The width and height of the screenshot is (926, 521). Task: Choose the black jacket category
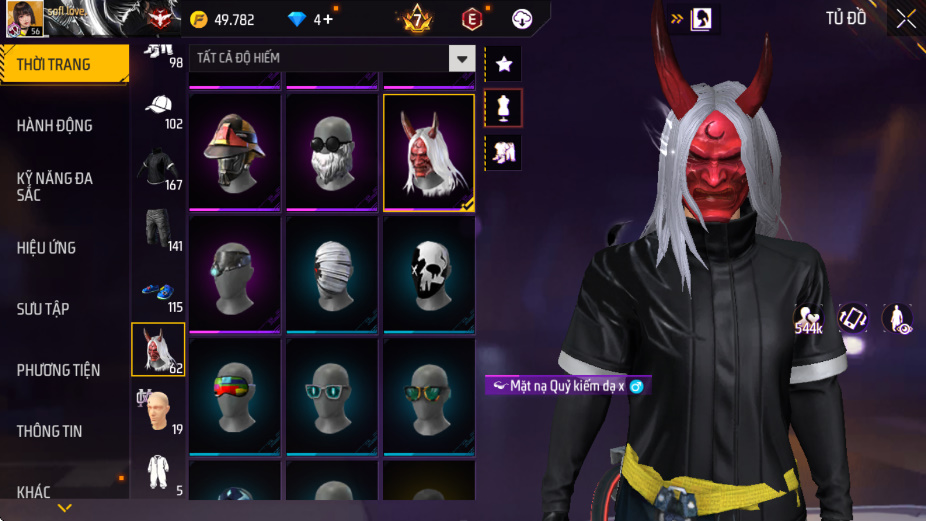(x=158, y=170)
